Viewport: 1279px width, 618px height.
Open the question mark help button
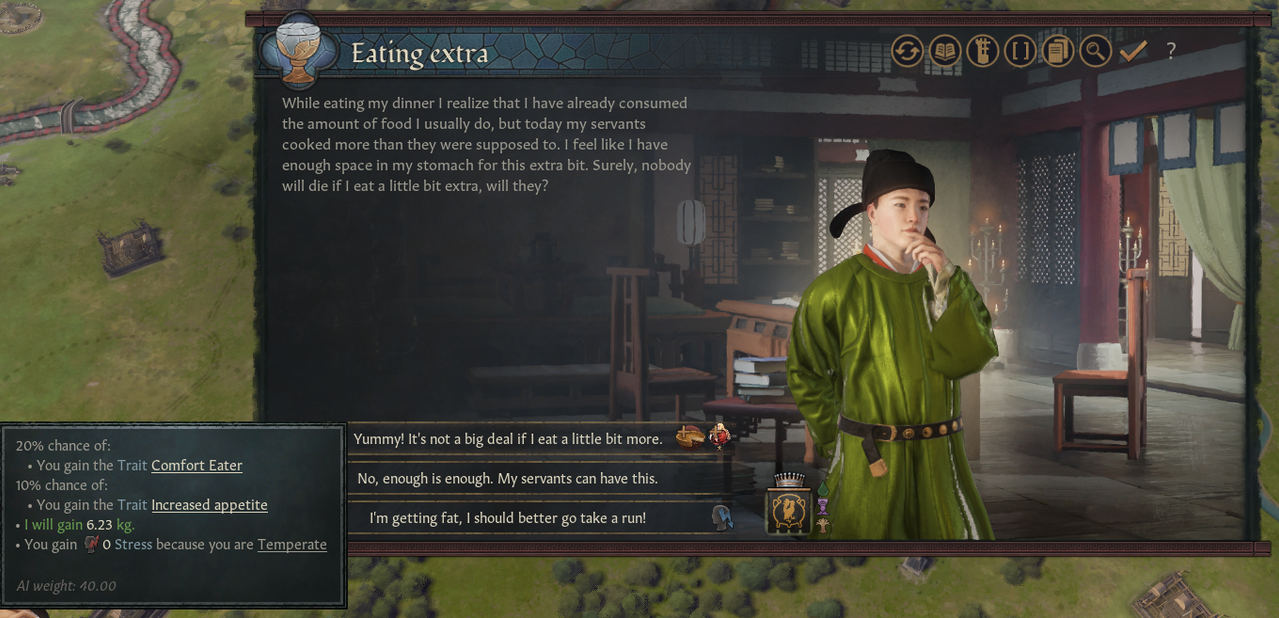coord(1171,51)
